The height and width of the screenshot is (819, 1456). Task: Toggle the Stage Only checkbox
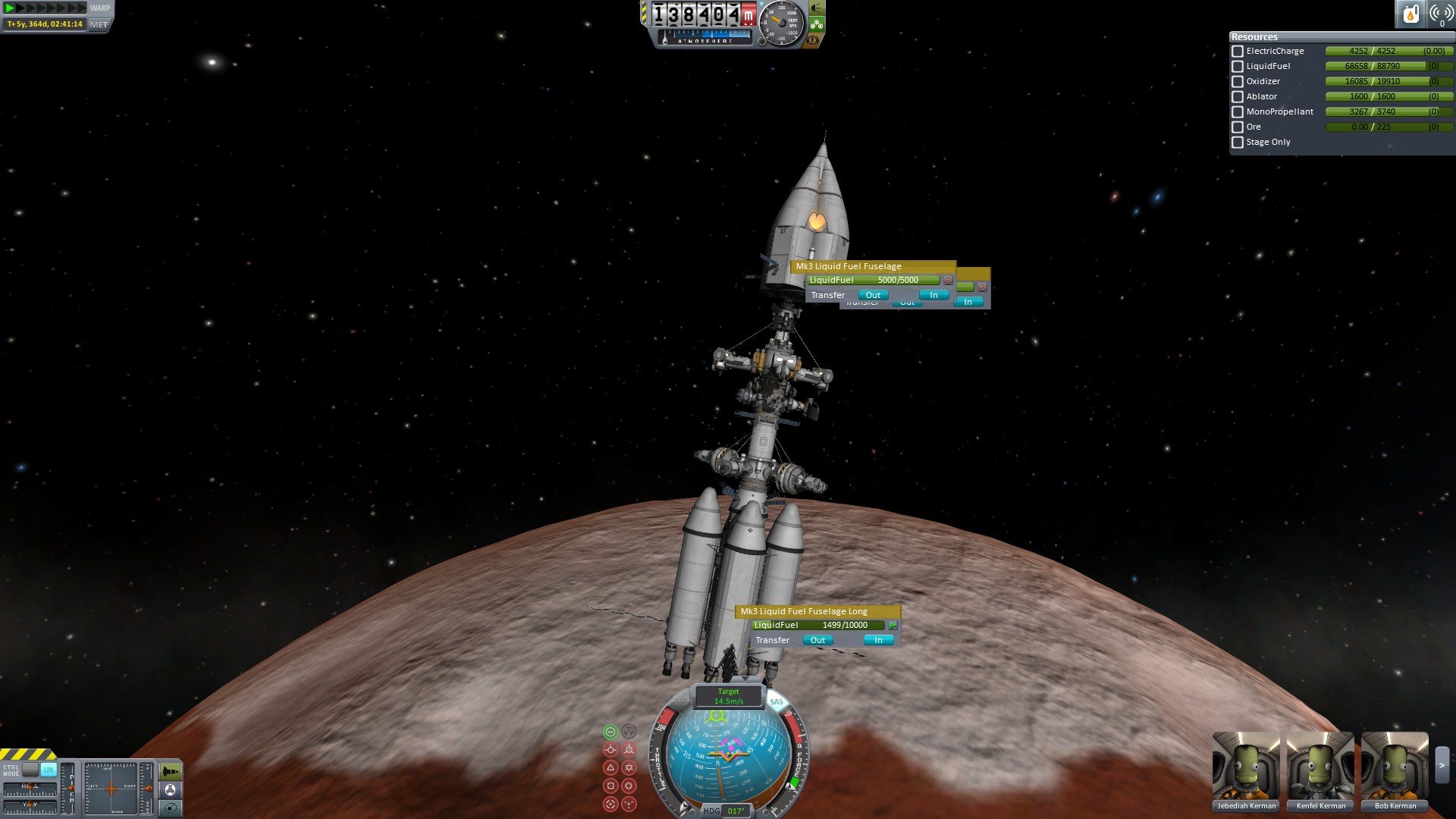point(1238,143)
